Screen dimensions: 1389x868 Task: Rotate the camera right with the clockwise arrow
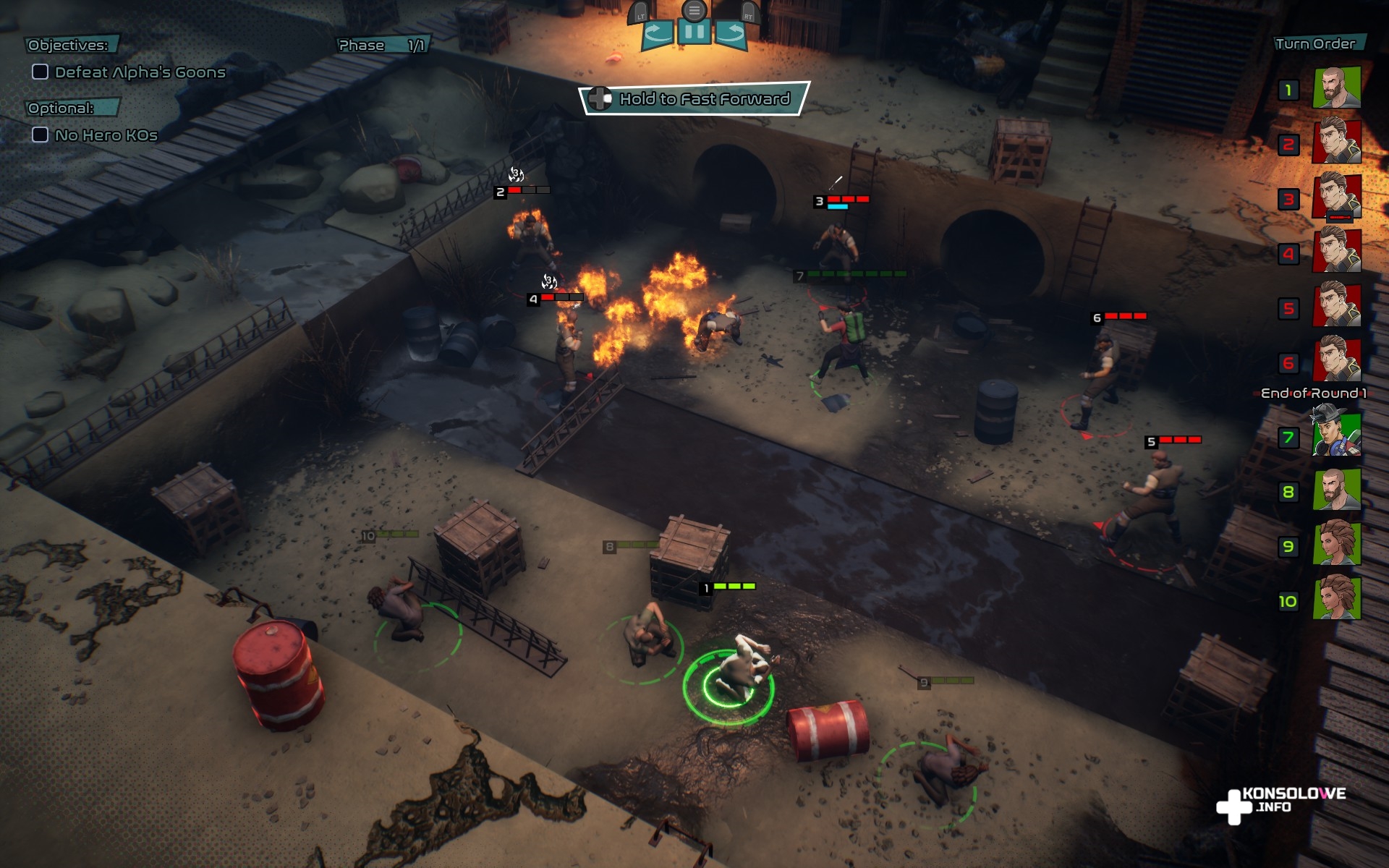(731, 33)
